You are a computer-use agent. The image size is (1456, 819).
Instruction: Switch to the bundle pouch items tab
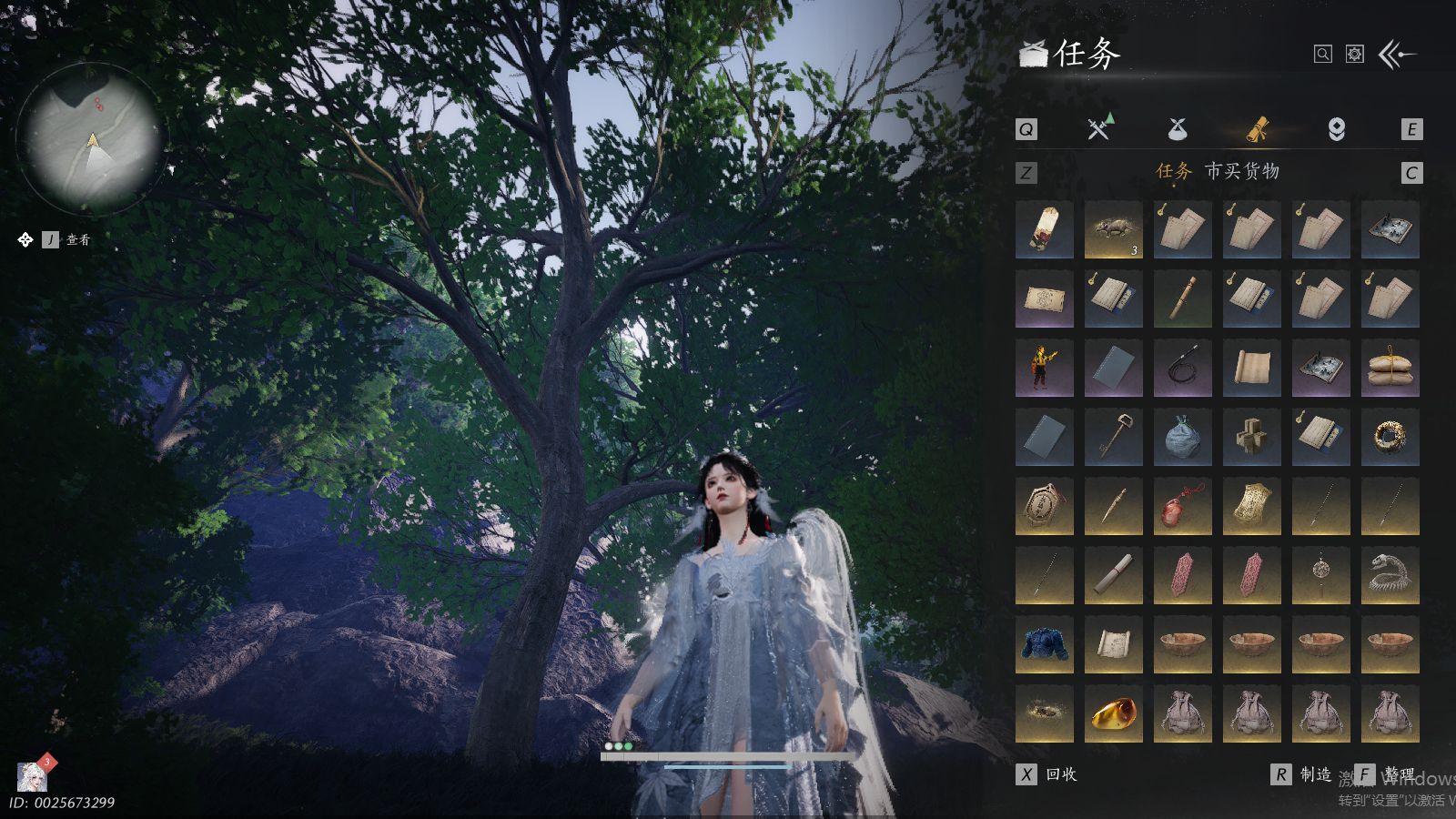tap(1178, 129)
